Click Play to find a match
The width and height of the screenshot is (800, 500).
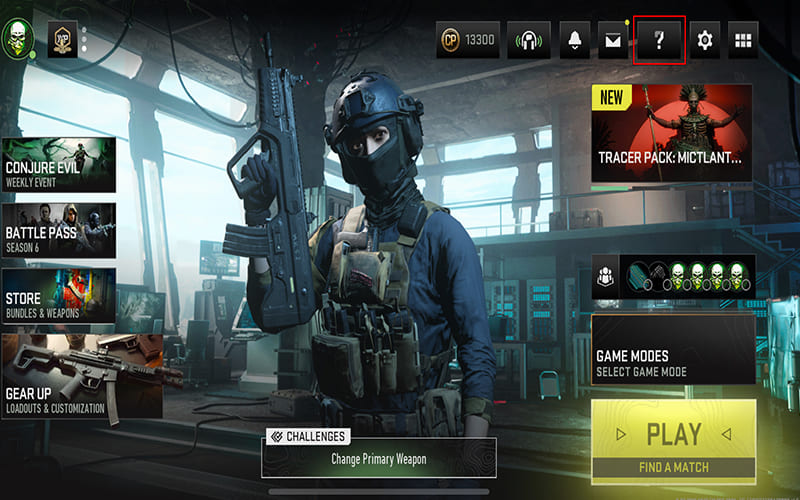pyautogui.click(x=673, y=441)
